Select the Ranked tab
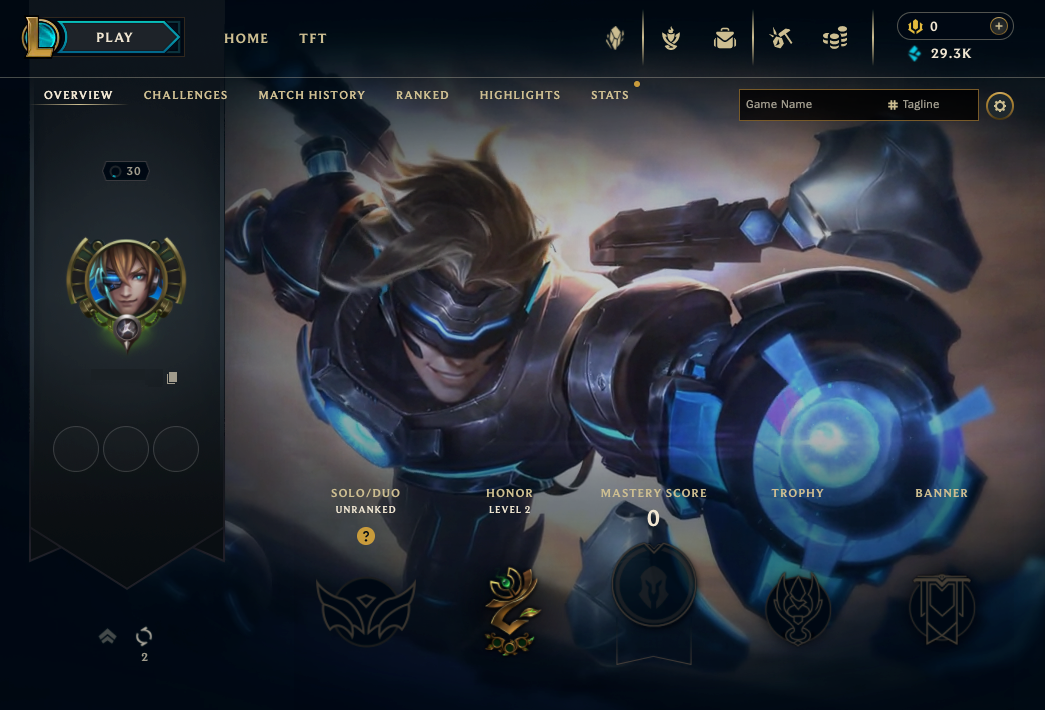This screenshot has height=710, width=1045. point(422,95)
